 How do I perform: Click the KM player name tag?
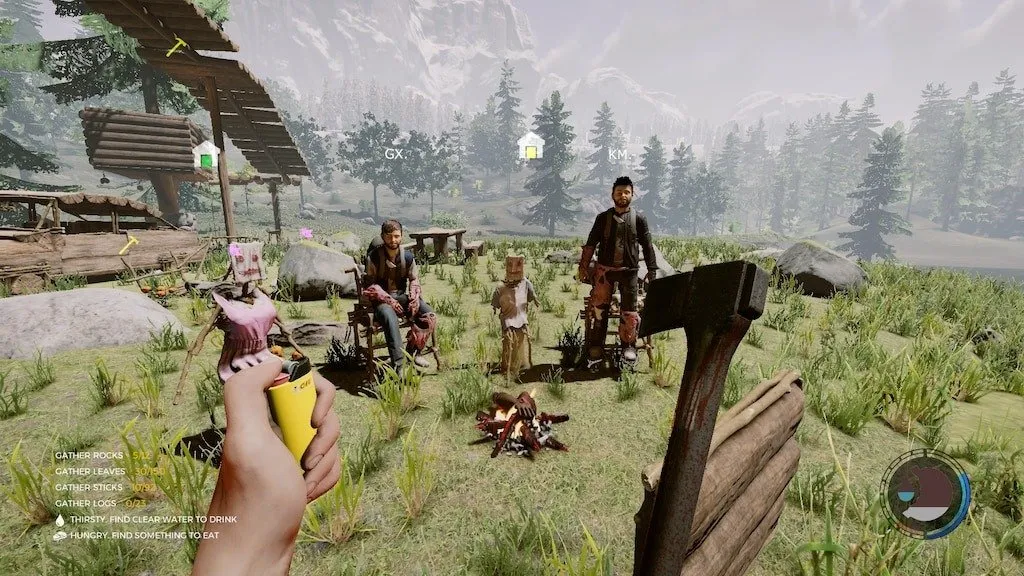coord(618,155)
